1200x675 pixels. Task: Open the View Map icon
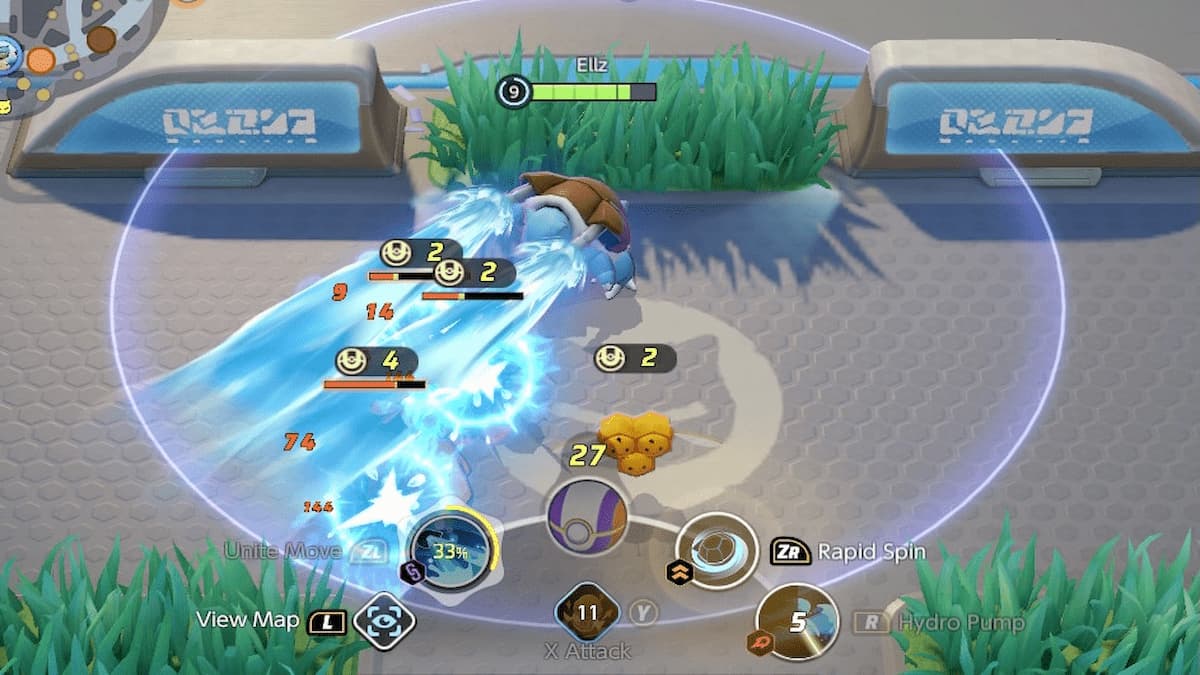385,620
